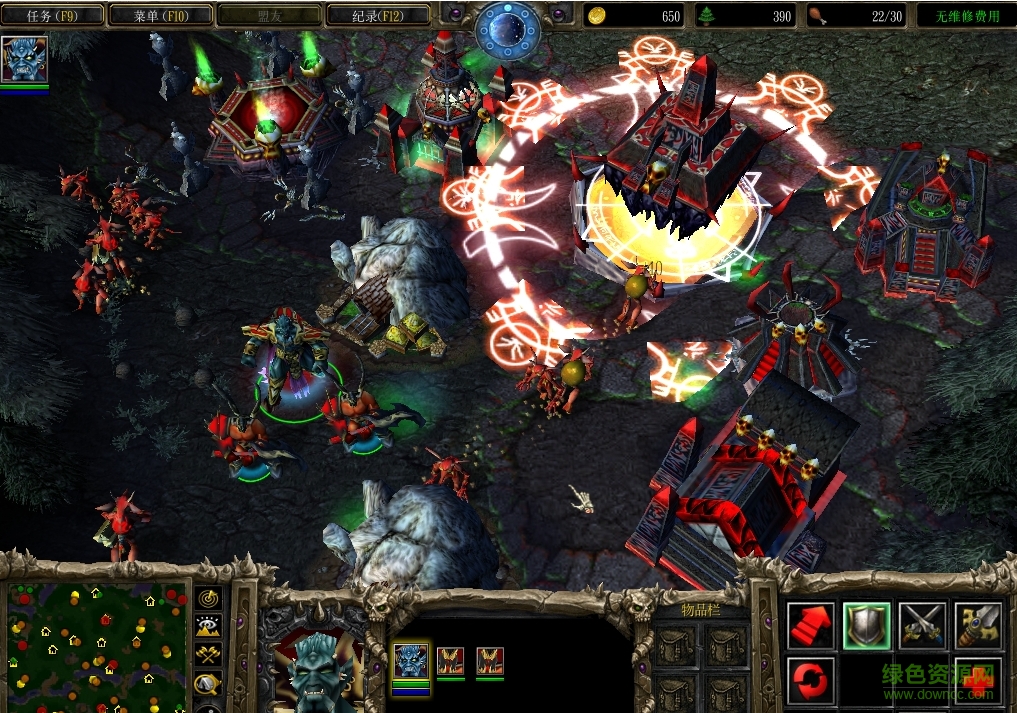The width and height of the screenshot is (1017, 713).
Task: Open the 菜单 (F10) game menu
Action: (160, 15)
